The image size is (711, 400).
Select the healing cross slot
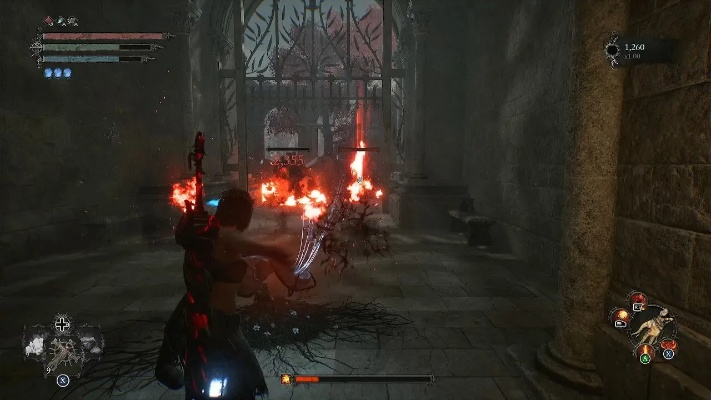click(x=63, y=324)
